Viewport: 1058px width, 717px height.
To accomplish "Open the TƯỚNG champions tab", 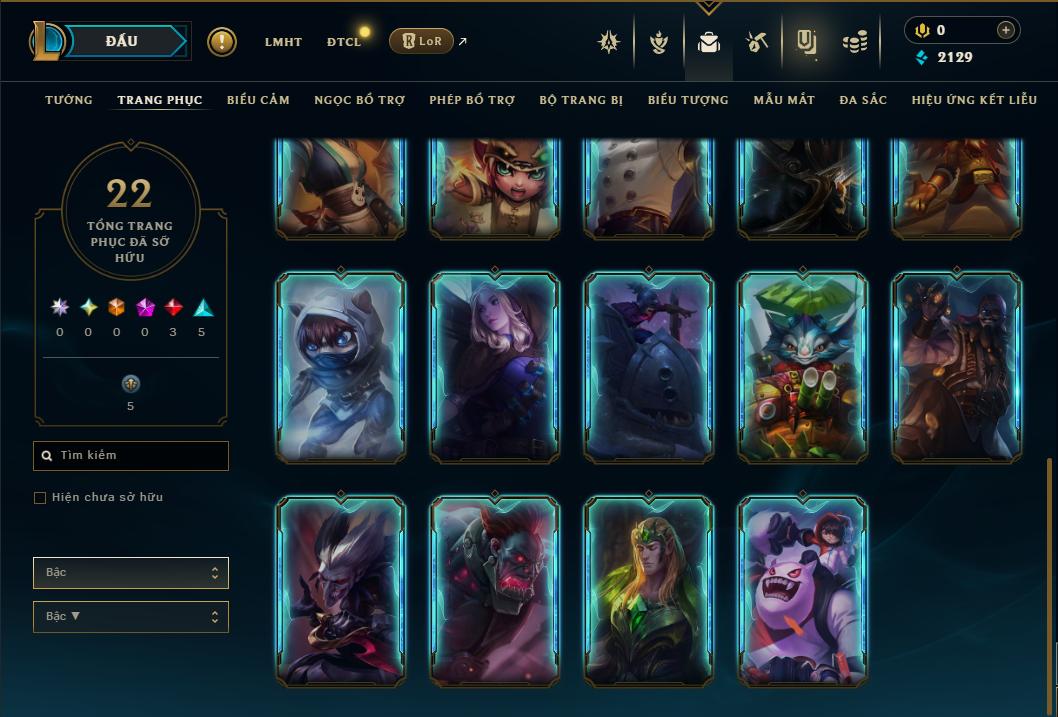I will [x=69, y=100].
